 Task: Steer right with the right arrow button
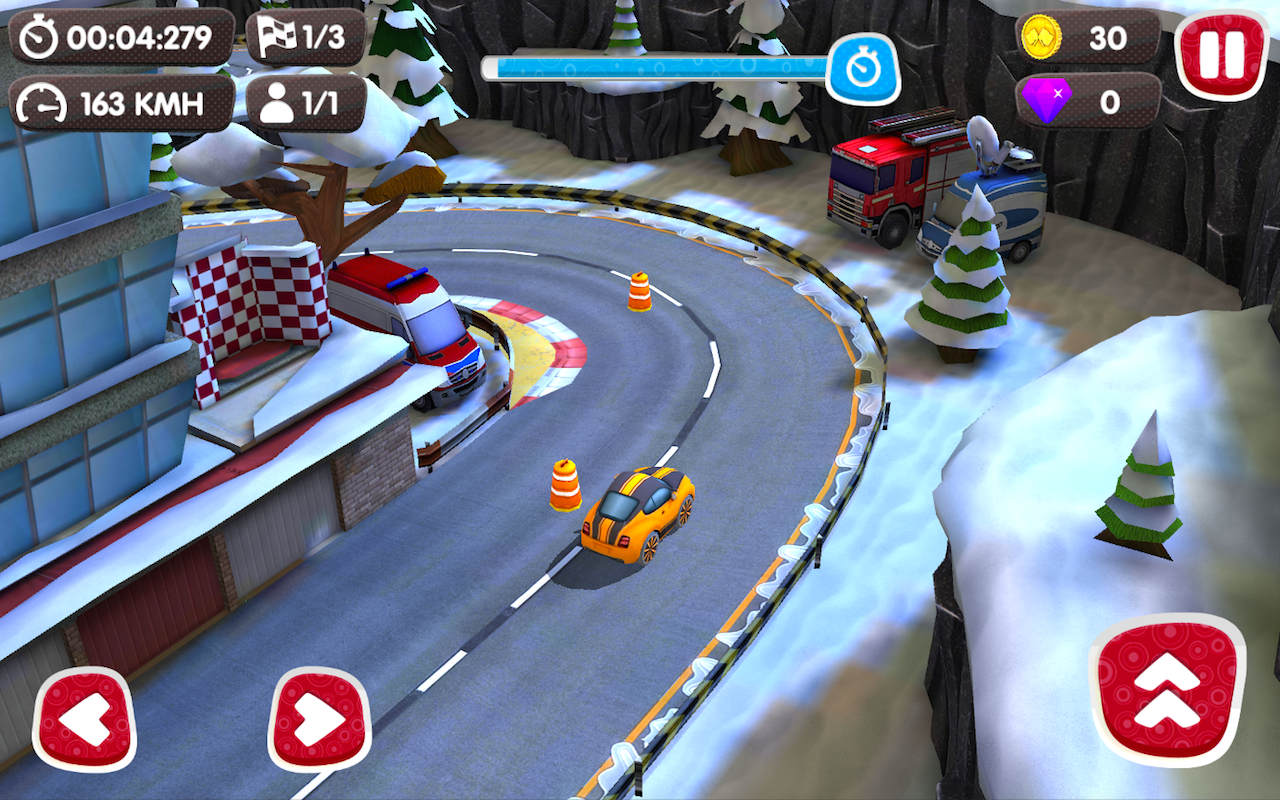[x=320, y=718]
